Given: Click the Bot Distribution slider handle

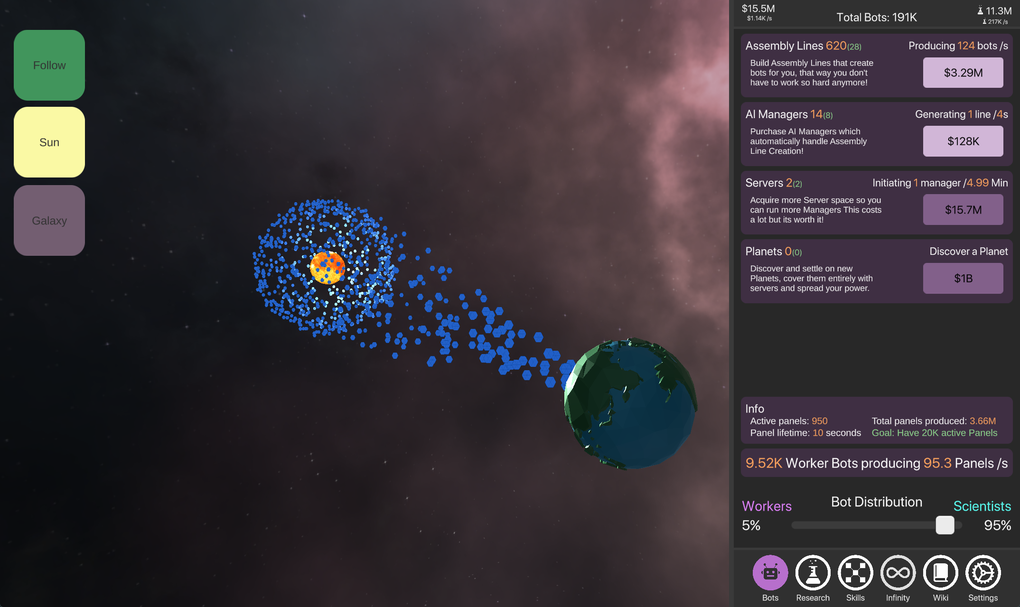Looking at the screenshot, I should (944, 525).
